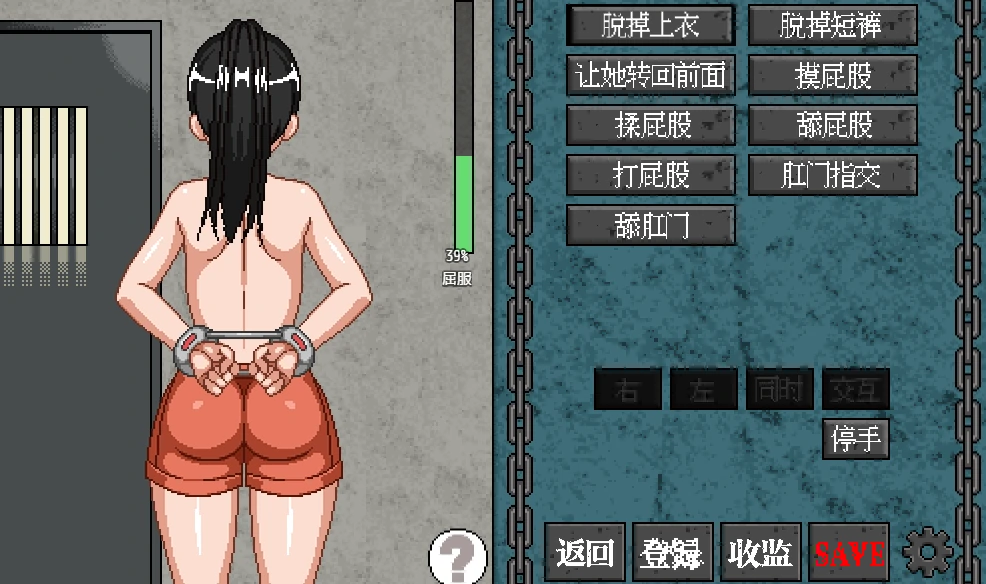Open settings with the gear icon
This screenshot has height=584, width=986.
[928, 551]
